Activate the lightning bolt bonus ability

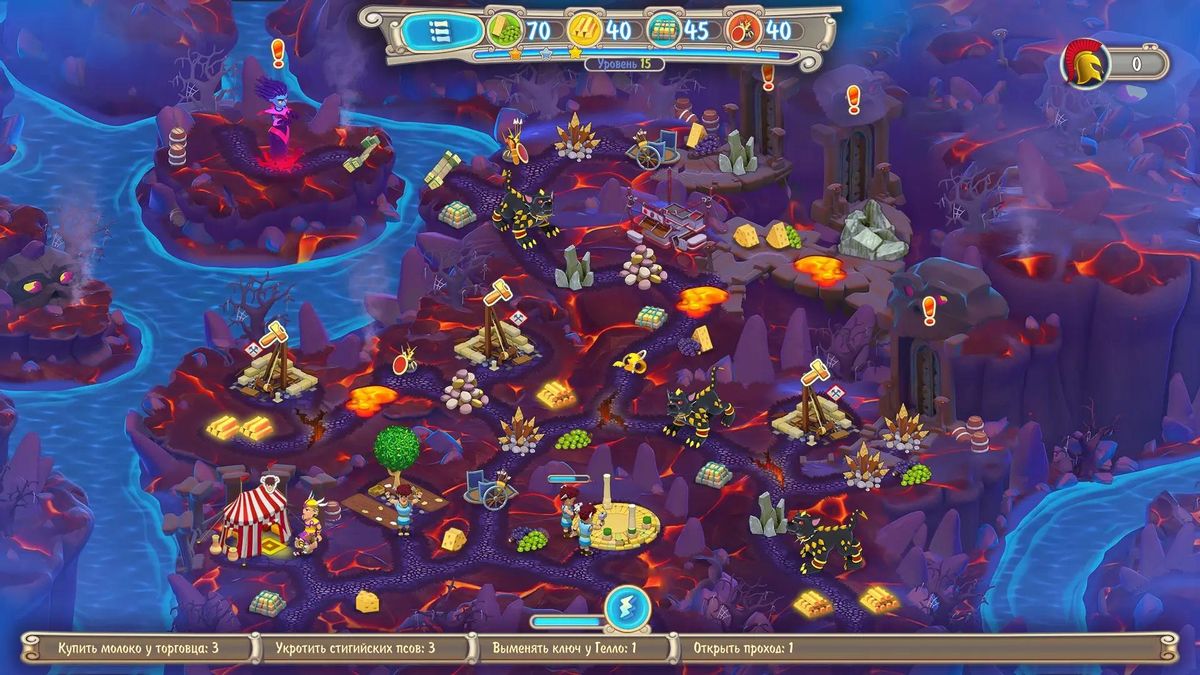627,607
